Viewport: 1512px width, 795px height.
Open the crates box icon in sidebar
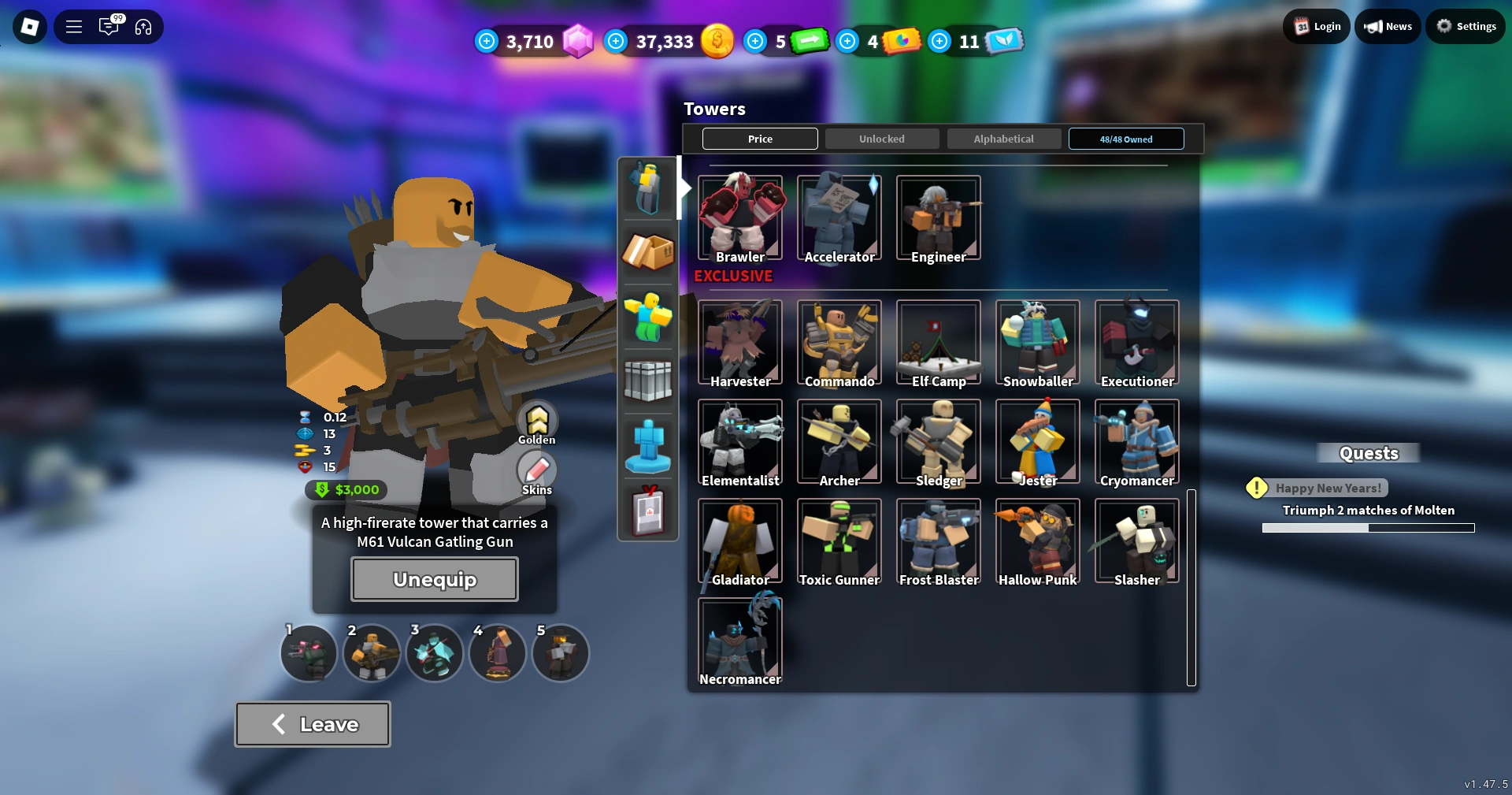click(647, 252)
